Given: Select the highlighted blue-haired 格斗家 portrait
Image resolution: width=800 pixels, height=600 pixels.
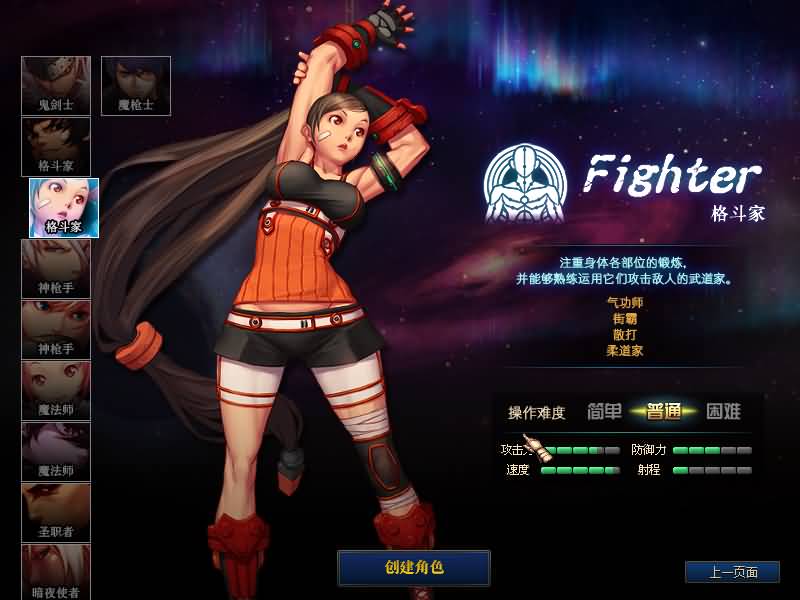Looking at the screenshot, I should 64,208.
